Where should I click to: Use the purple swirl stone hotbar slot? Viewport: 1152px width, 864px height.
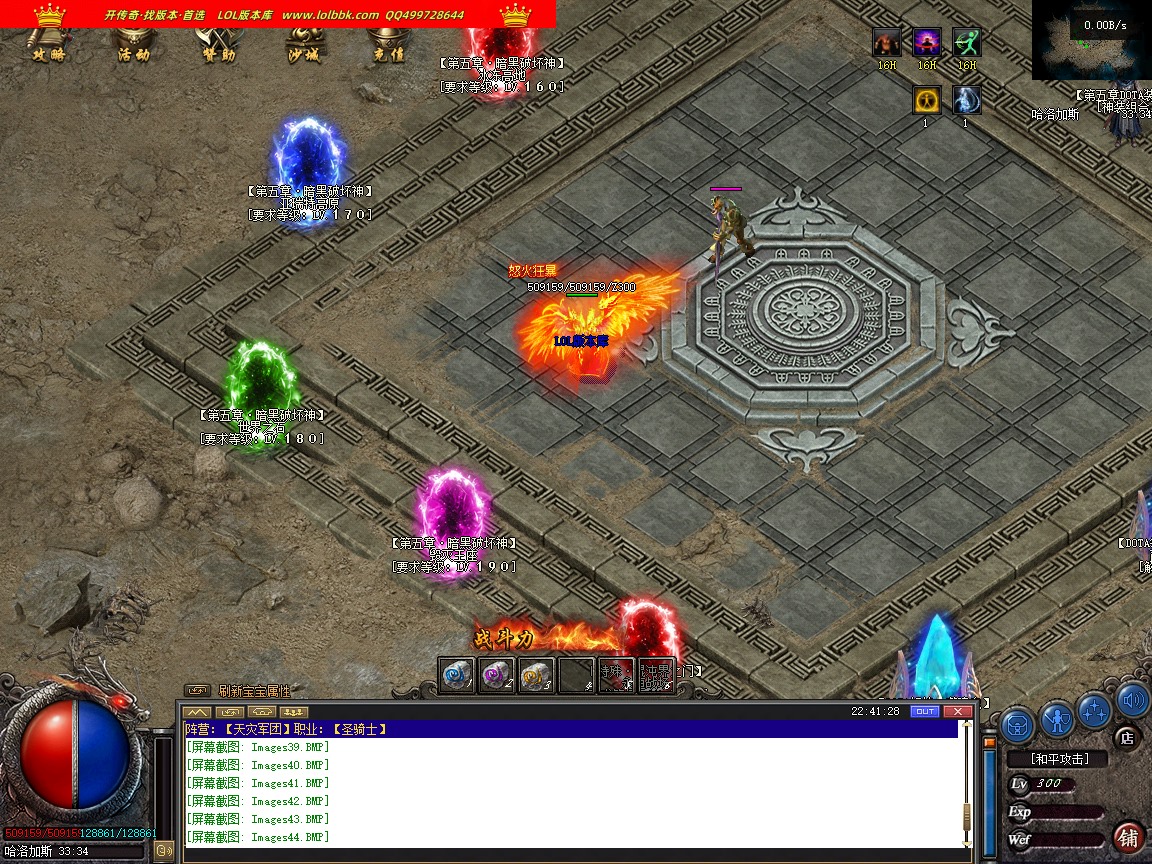tap(496, 675)
